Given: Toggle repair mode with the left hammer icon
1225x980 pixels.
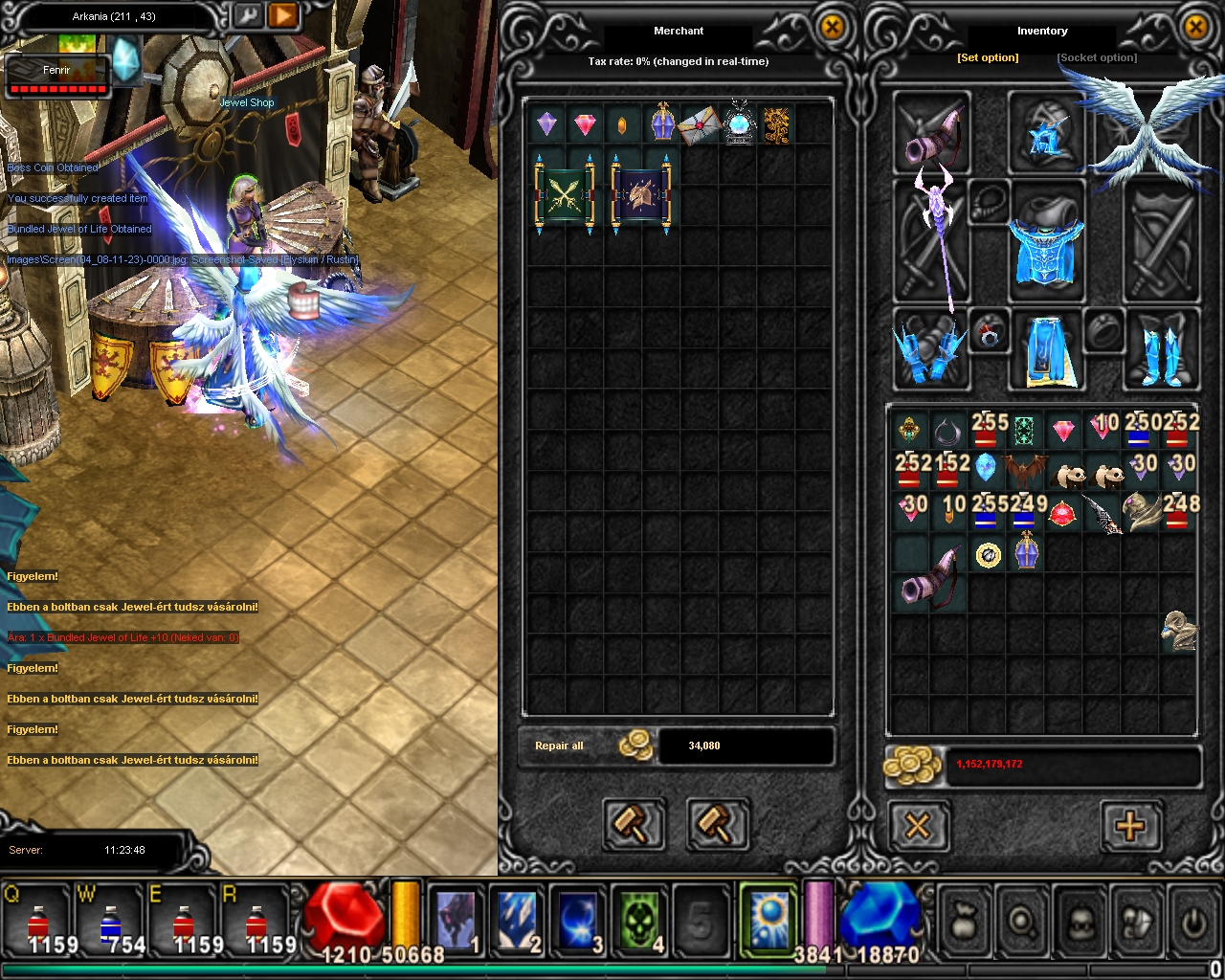Looking at the screenshot, I should [634, 824].
